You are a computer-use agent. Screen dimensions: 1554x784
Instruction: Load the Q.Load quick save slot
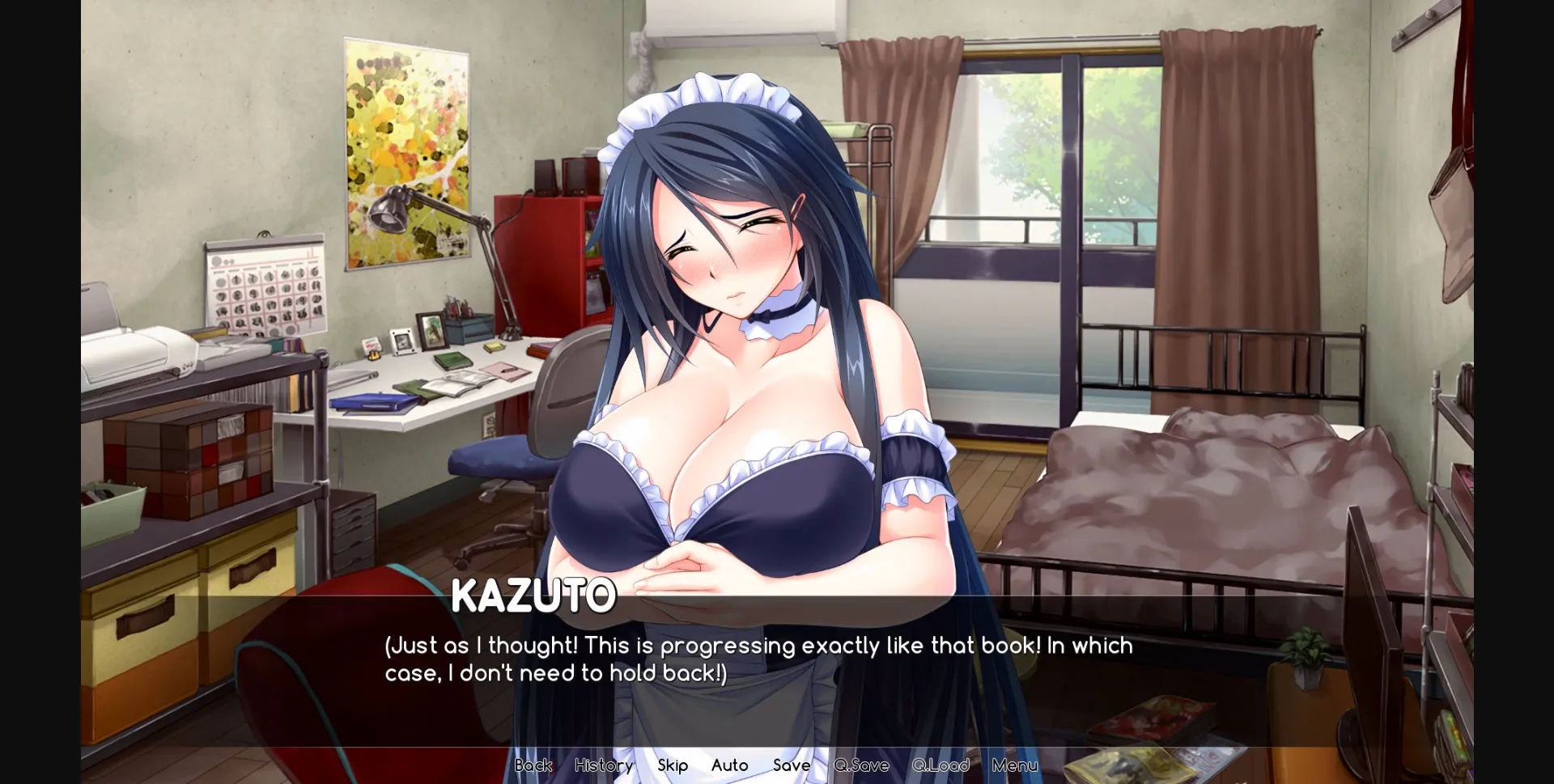939,765
